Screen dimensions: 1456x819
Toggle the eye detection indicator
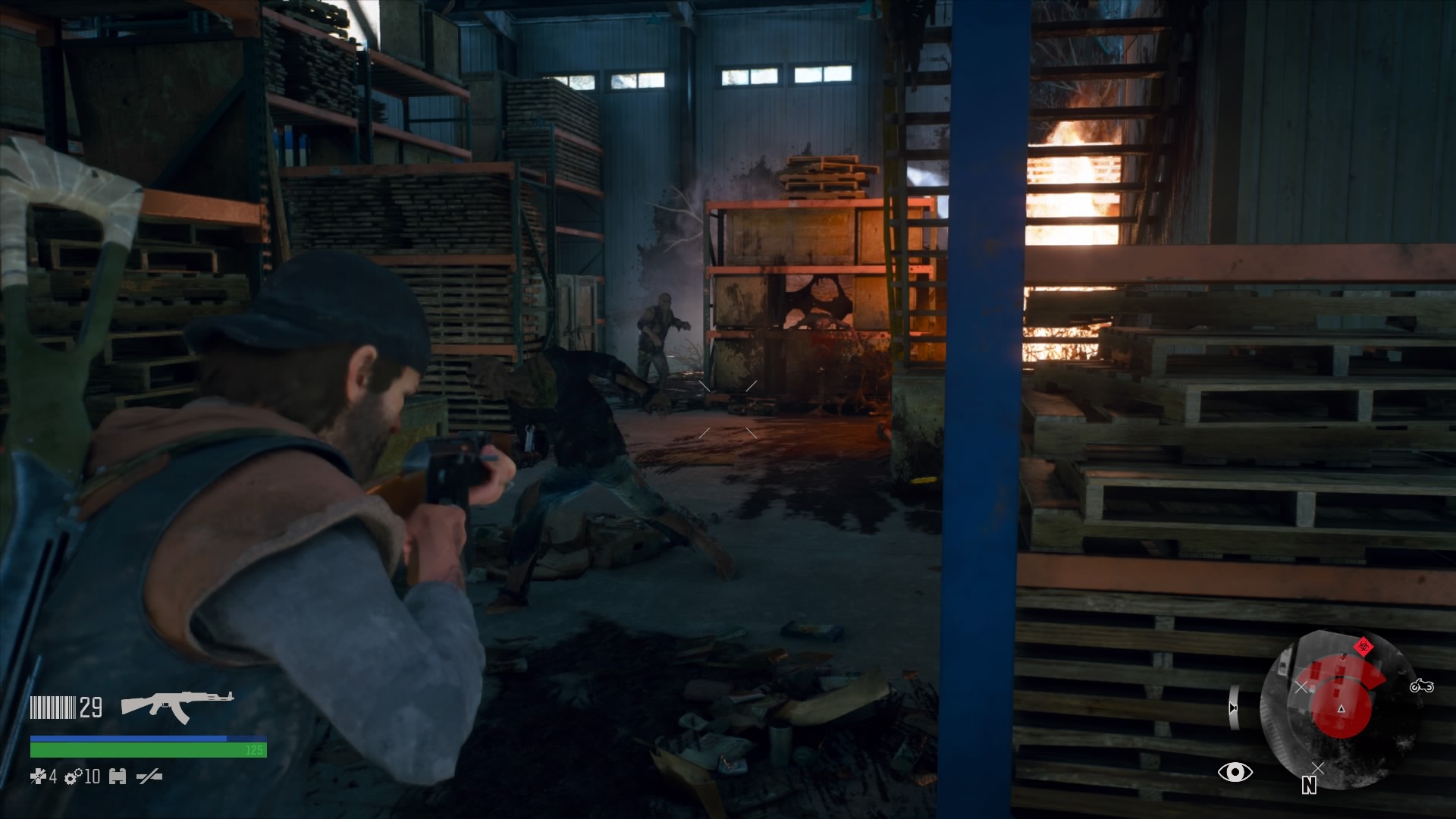pyautogui.click(x=1235, y=773)
